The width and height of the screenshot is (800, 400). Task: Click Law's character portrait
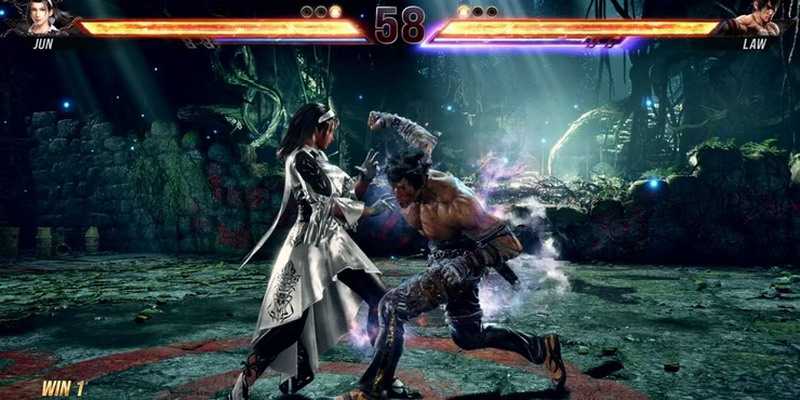(x=762, y=19)
